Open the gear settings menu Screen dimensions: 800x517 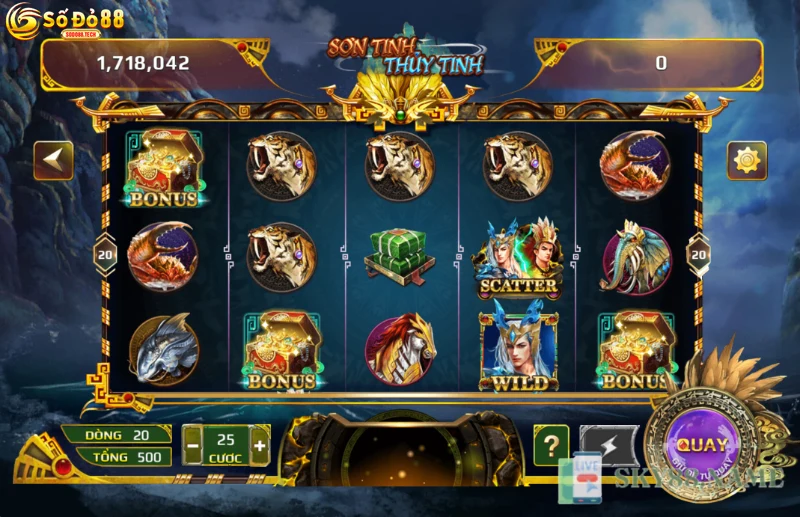[x=746, y=160]
